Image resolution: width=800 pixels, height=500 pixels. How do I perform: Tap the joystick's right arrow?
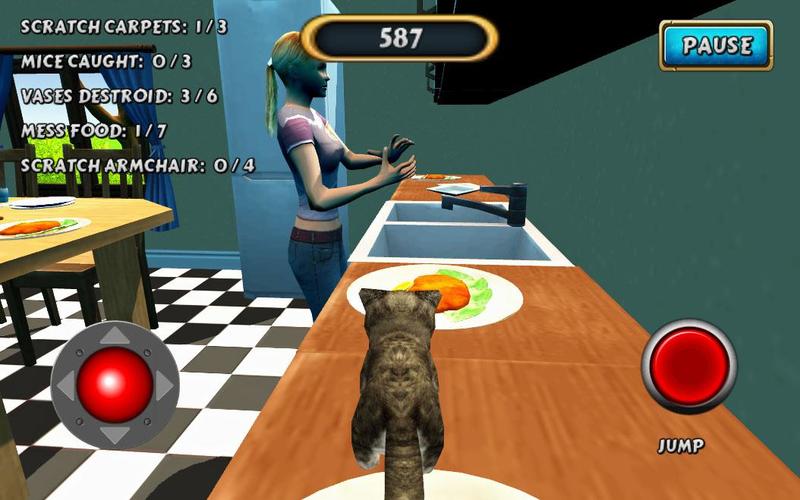(164, 385)
